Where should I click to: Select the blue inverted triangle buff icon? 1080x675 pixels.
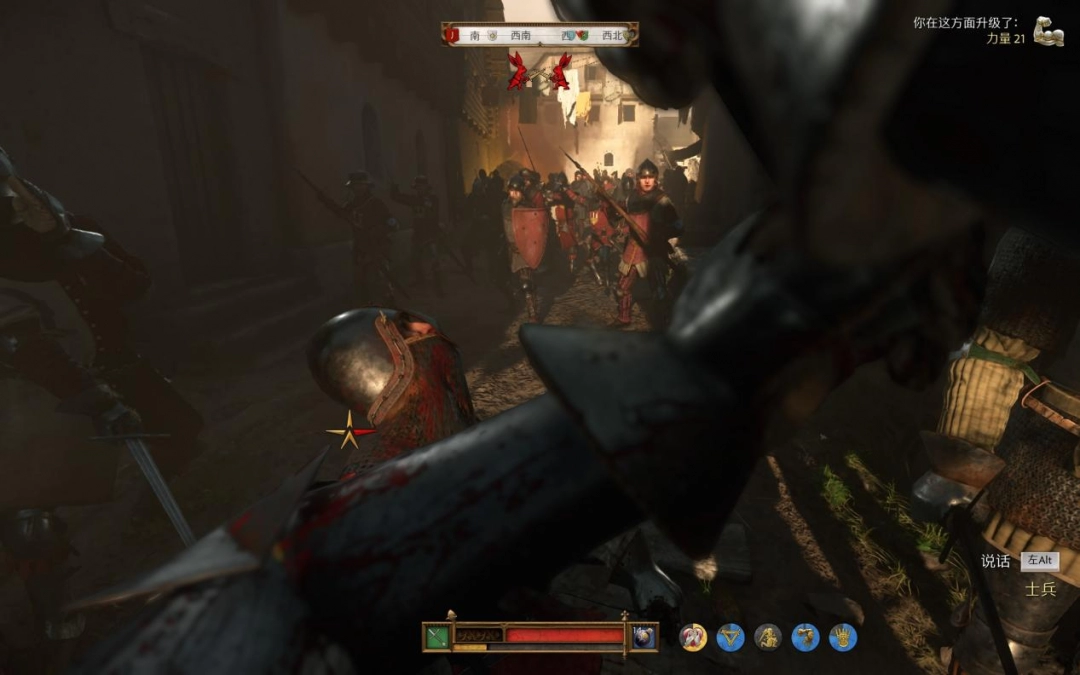[731, 637]
